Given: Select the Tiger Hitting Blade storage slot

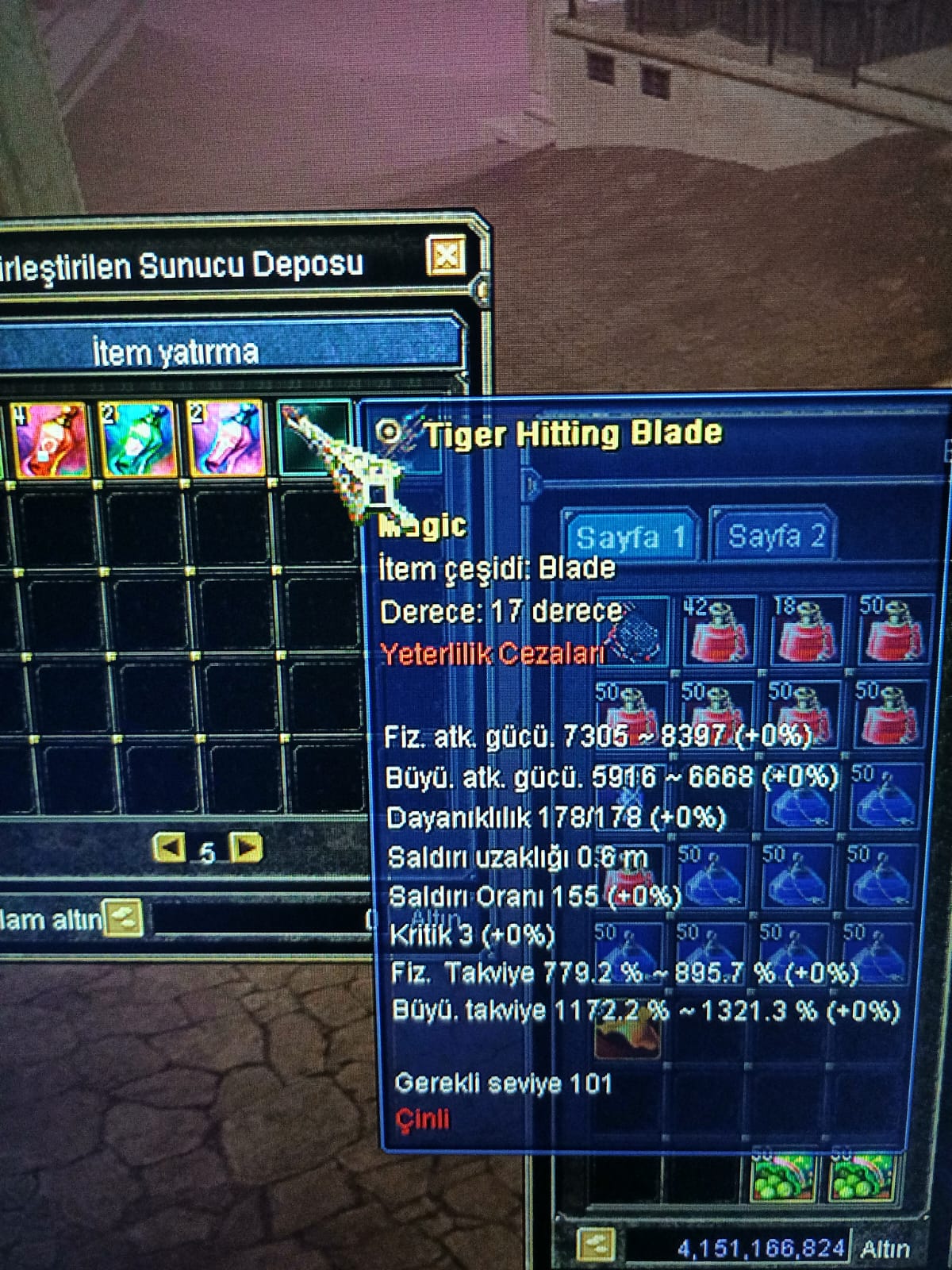Looking at the screenshot, I should tap(315, 436).
